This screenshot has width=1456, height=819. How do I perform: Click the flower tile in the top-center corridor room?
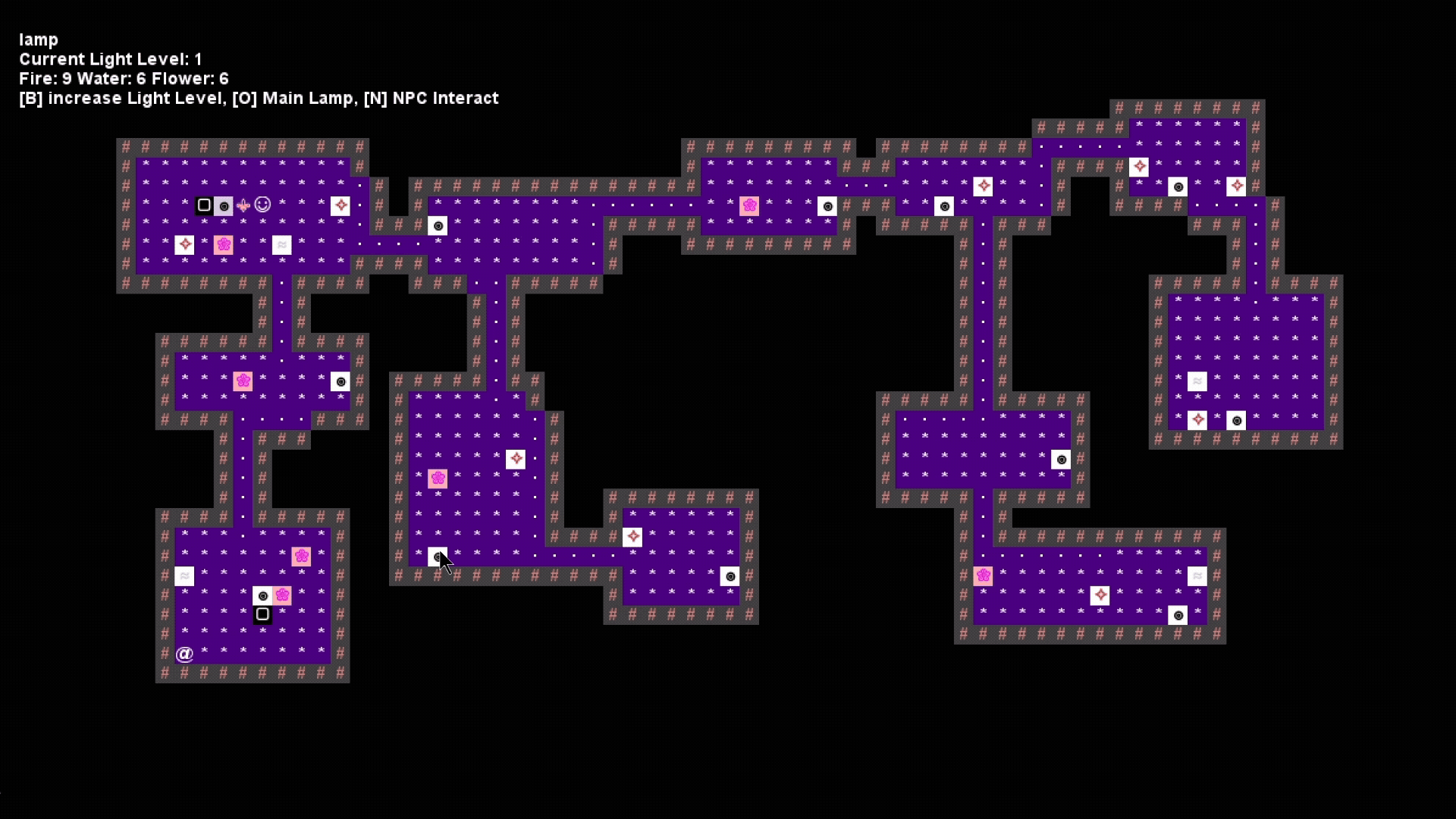click(x=751, y=206)
